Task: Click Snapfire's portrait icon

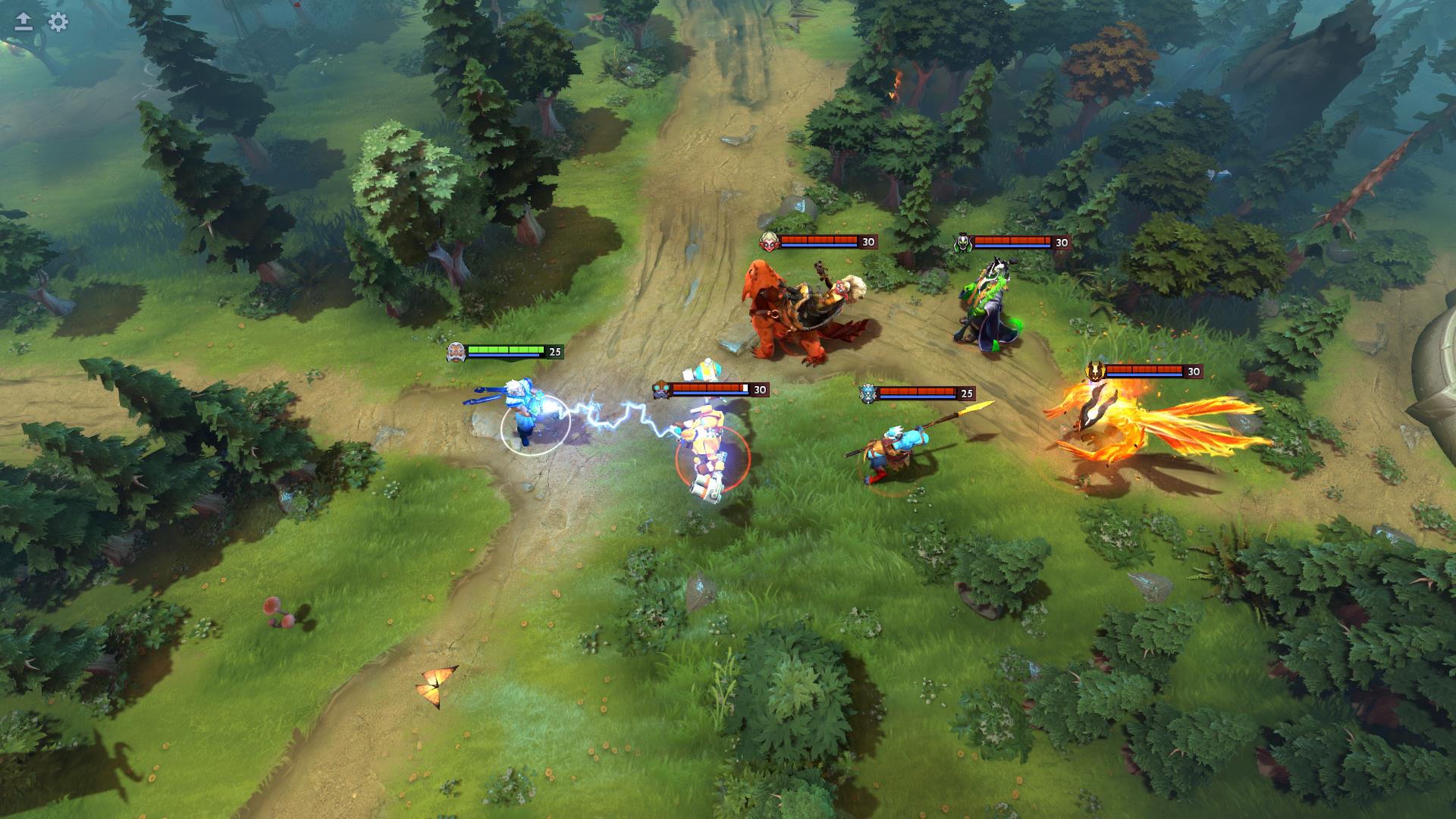Action: pos(770,243)
